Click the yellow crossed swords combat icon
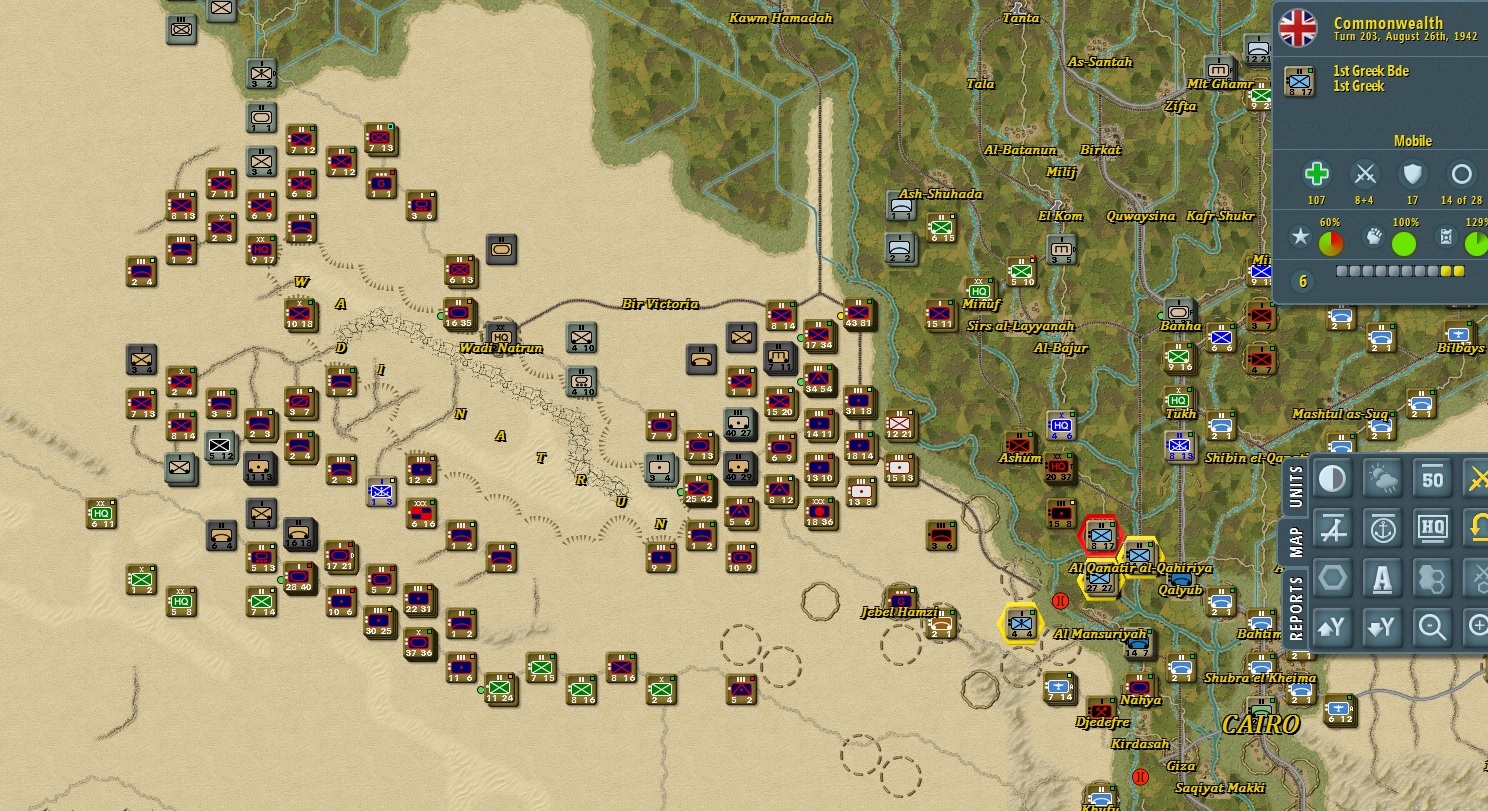Viewport: 1488px width, 811px height. 1478,478
